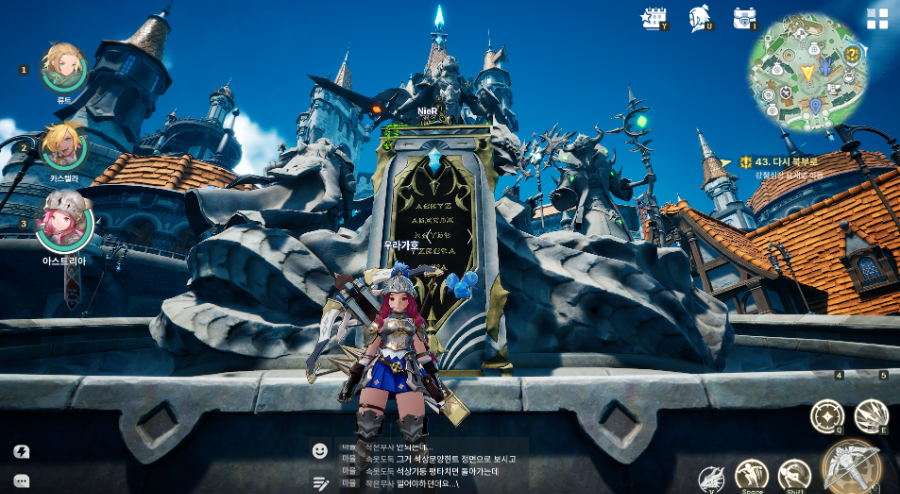Select party member 아스트리아 portrait
This screenshot has height=494, width=900.
64,223
